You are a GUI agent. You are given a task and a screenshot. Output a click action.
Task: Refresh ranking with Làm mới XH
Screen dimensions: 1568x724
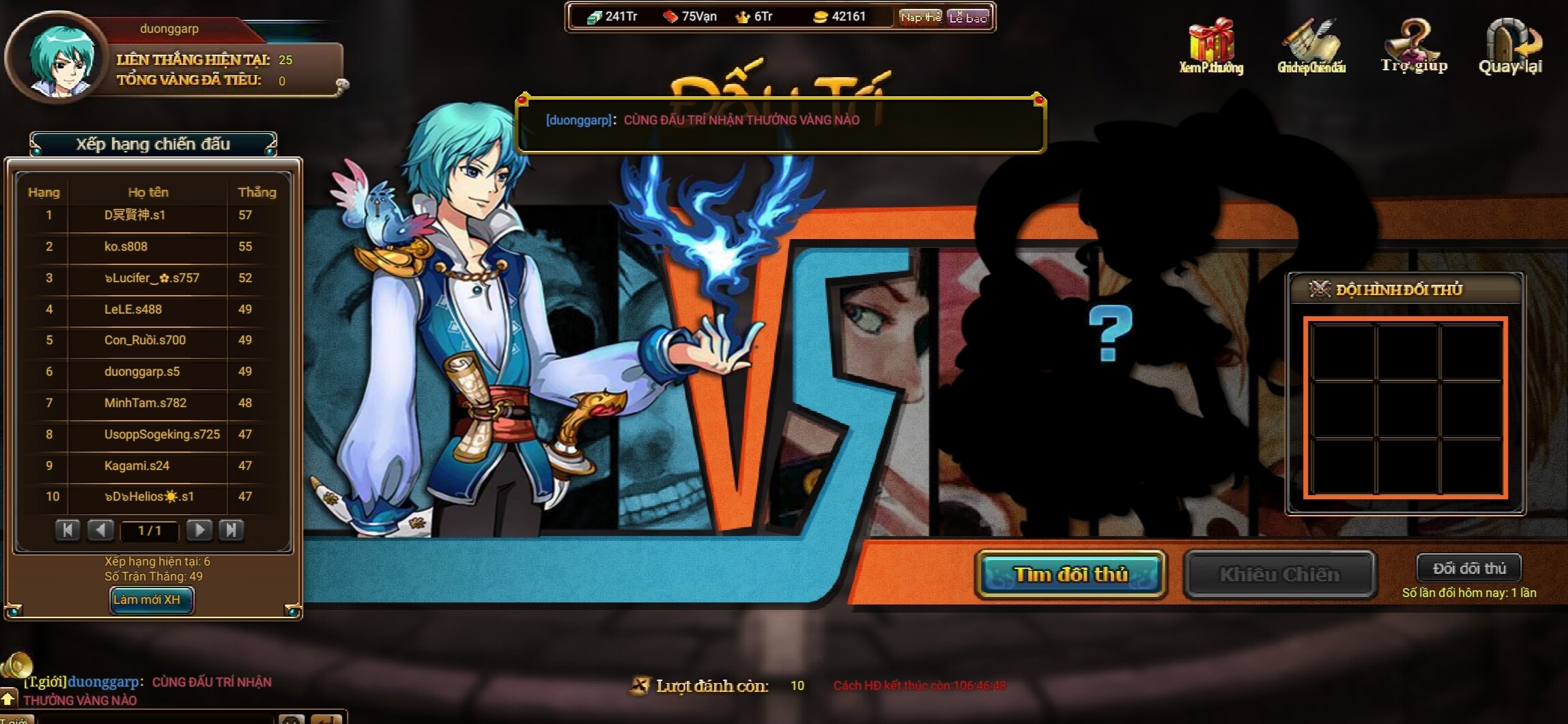click(151, 600)
